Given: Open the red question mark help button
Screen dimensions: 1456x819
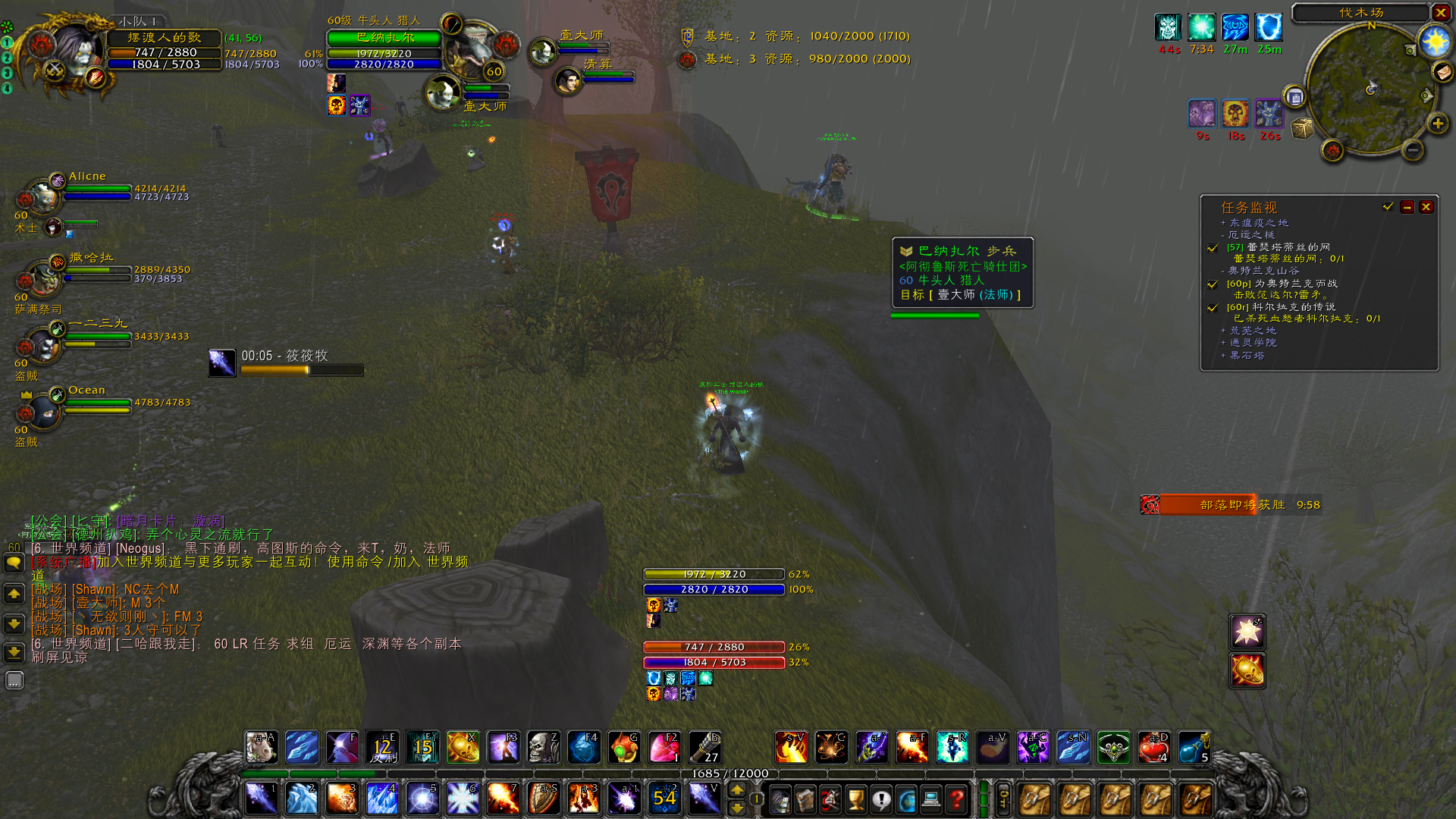Looking at the screenshot, I should pyautogui.click(x=957, y=799).
